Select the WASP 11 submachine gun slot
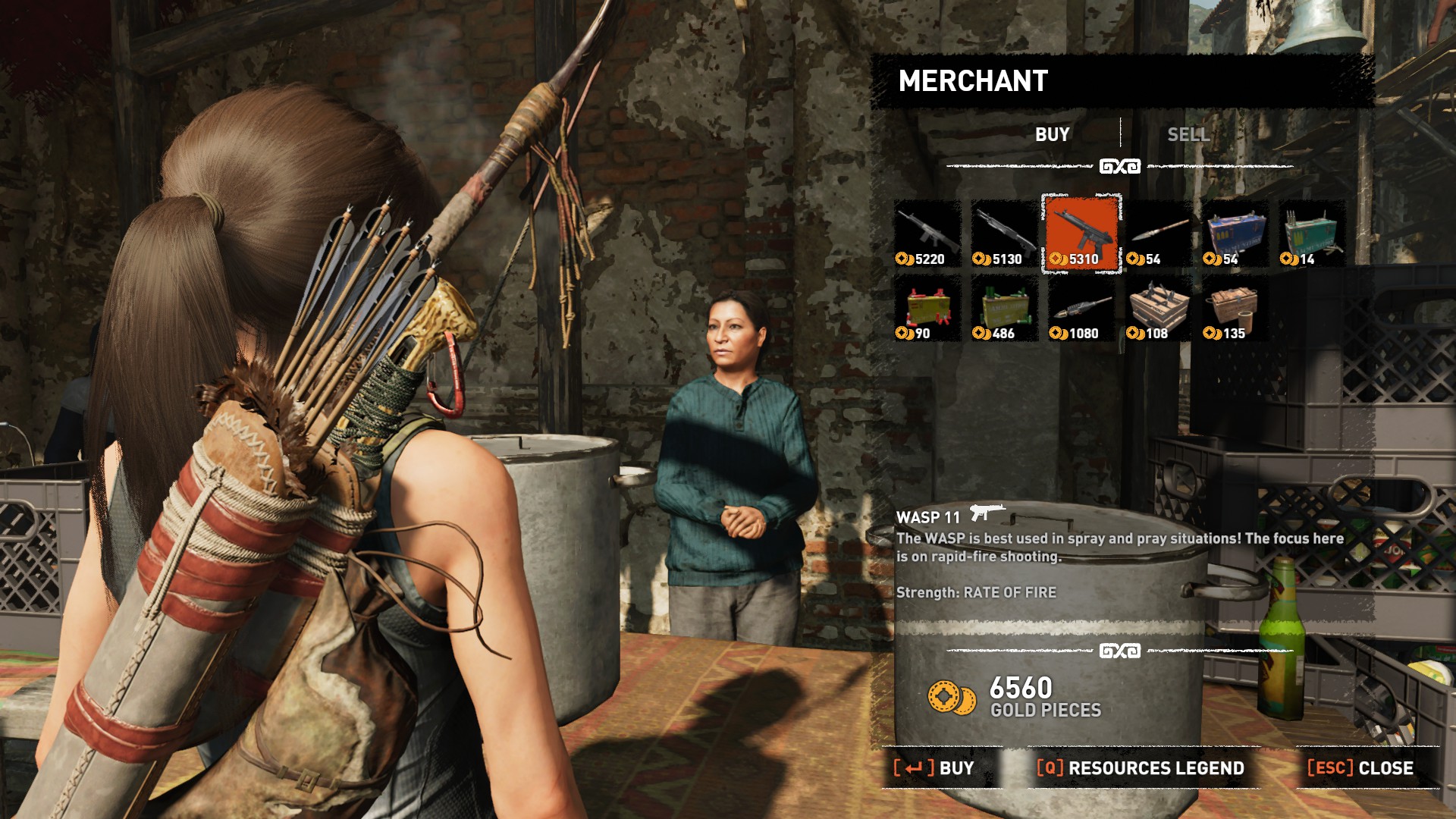The width and height of the screenshot is (1456, 819). tap(1081, 234)
